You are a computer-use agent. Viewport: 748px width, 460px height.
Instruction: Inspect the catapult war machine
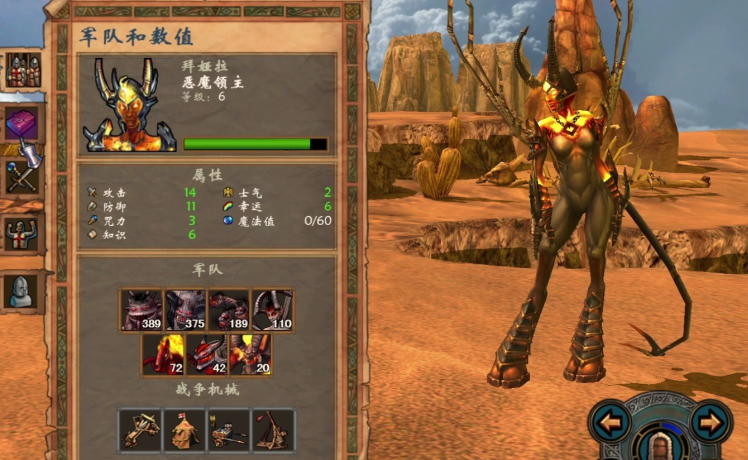tap(273, 429)
